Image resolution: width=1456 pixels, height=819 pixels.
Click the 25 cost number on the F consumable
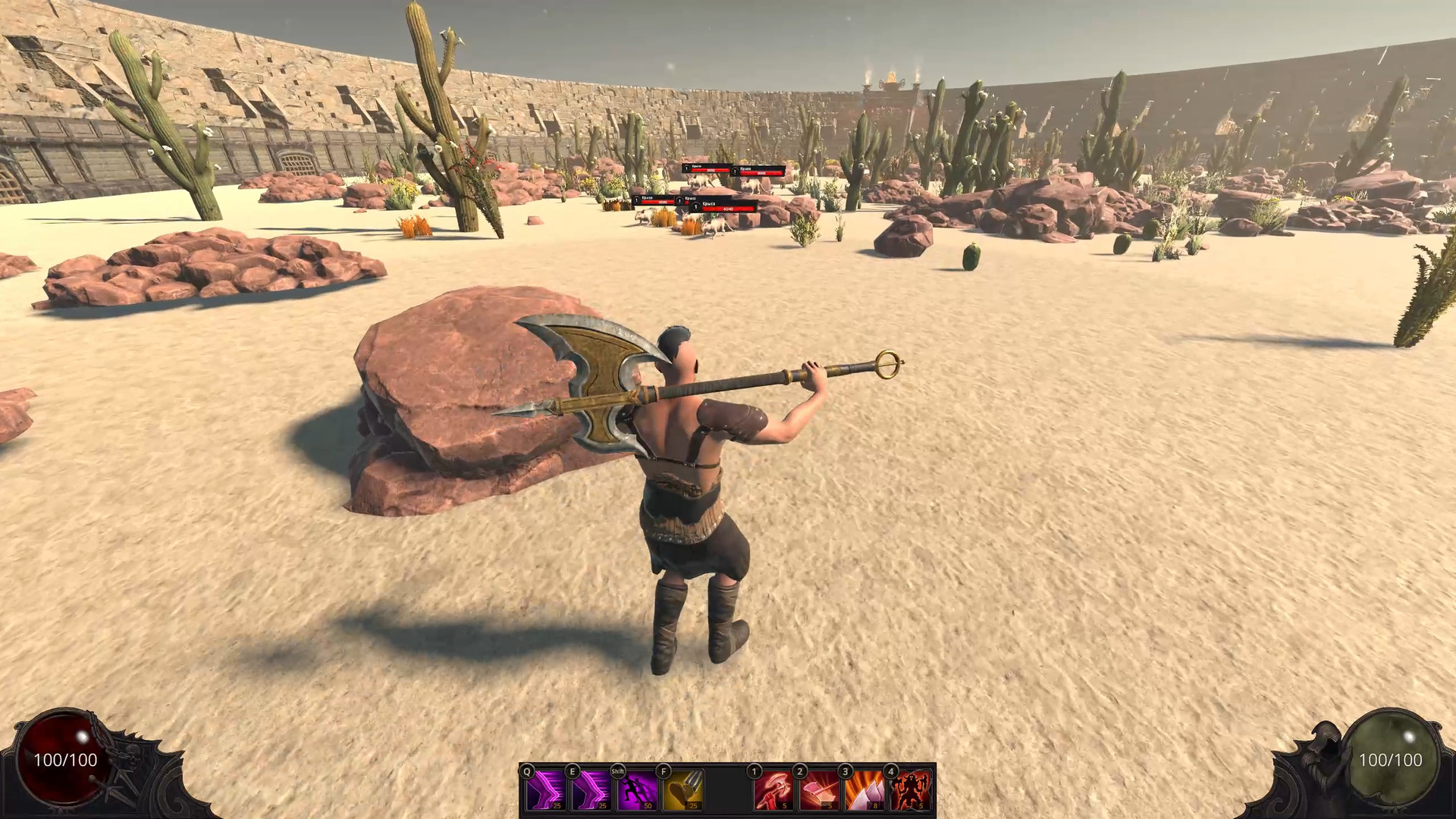pyautogui.click(x=692, y=805)
